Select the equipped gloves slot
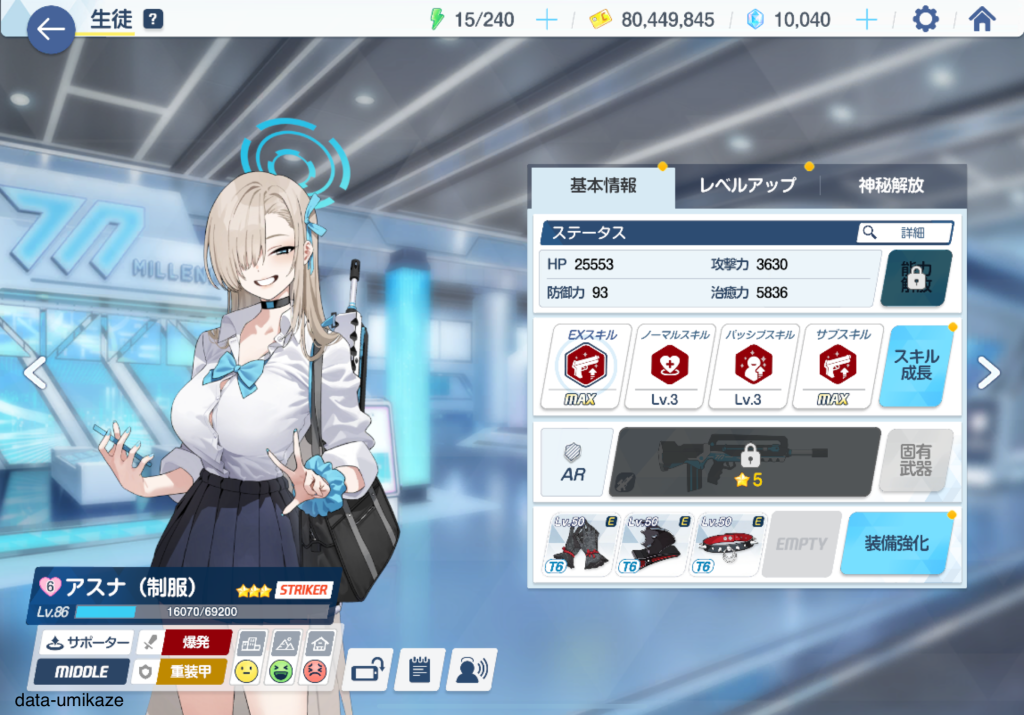Image resolution: width=1024 pixels, height=715 pixels. pos(580,545)
